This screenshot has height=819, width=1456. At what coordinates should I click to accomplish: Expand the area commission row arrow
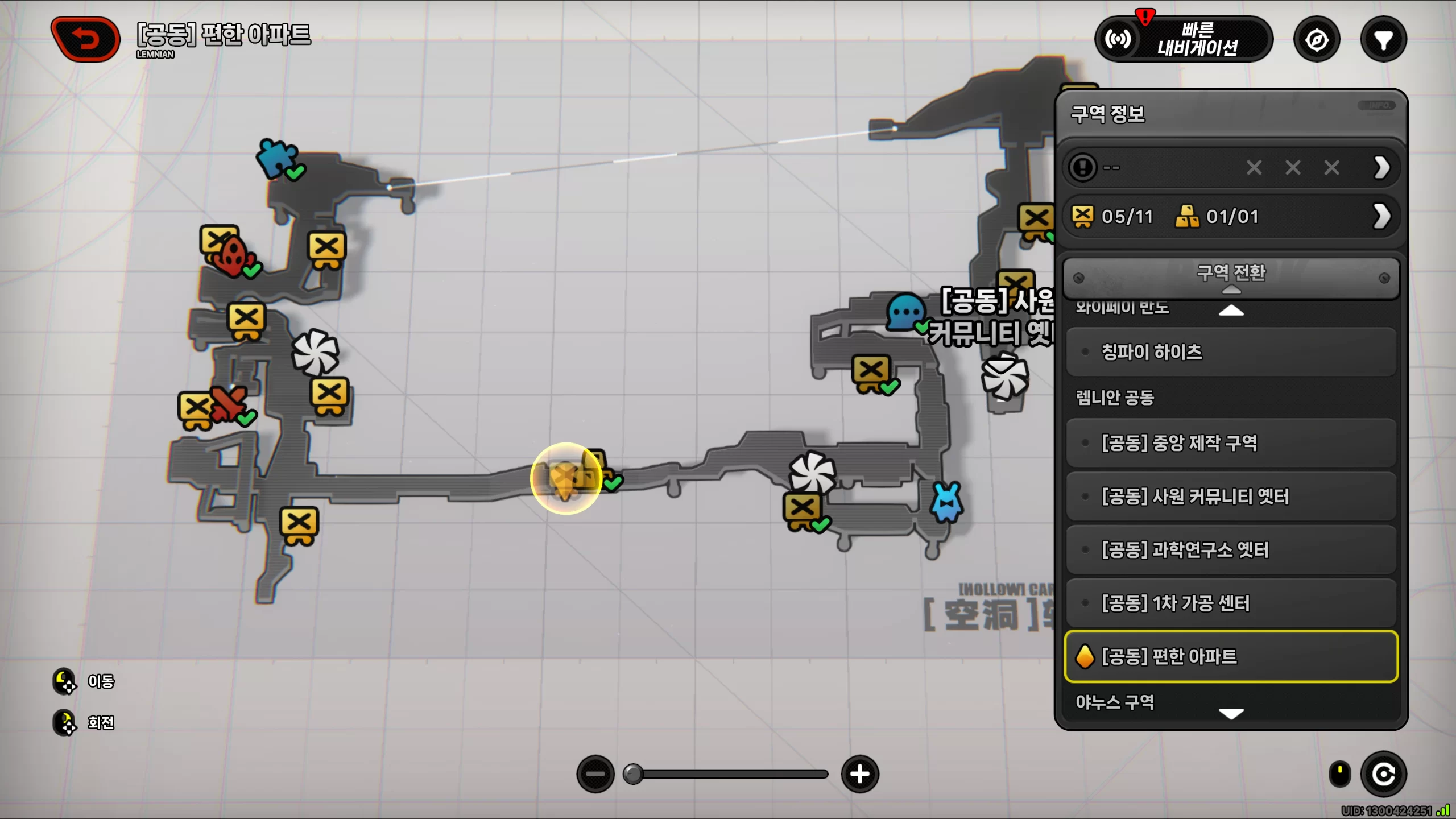(1381, 168)
